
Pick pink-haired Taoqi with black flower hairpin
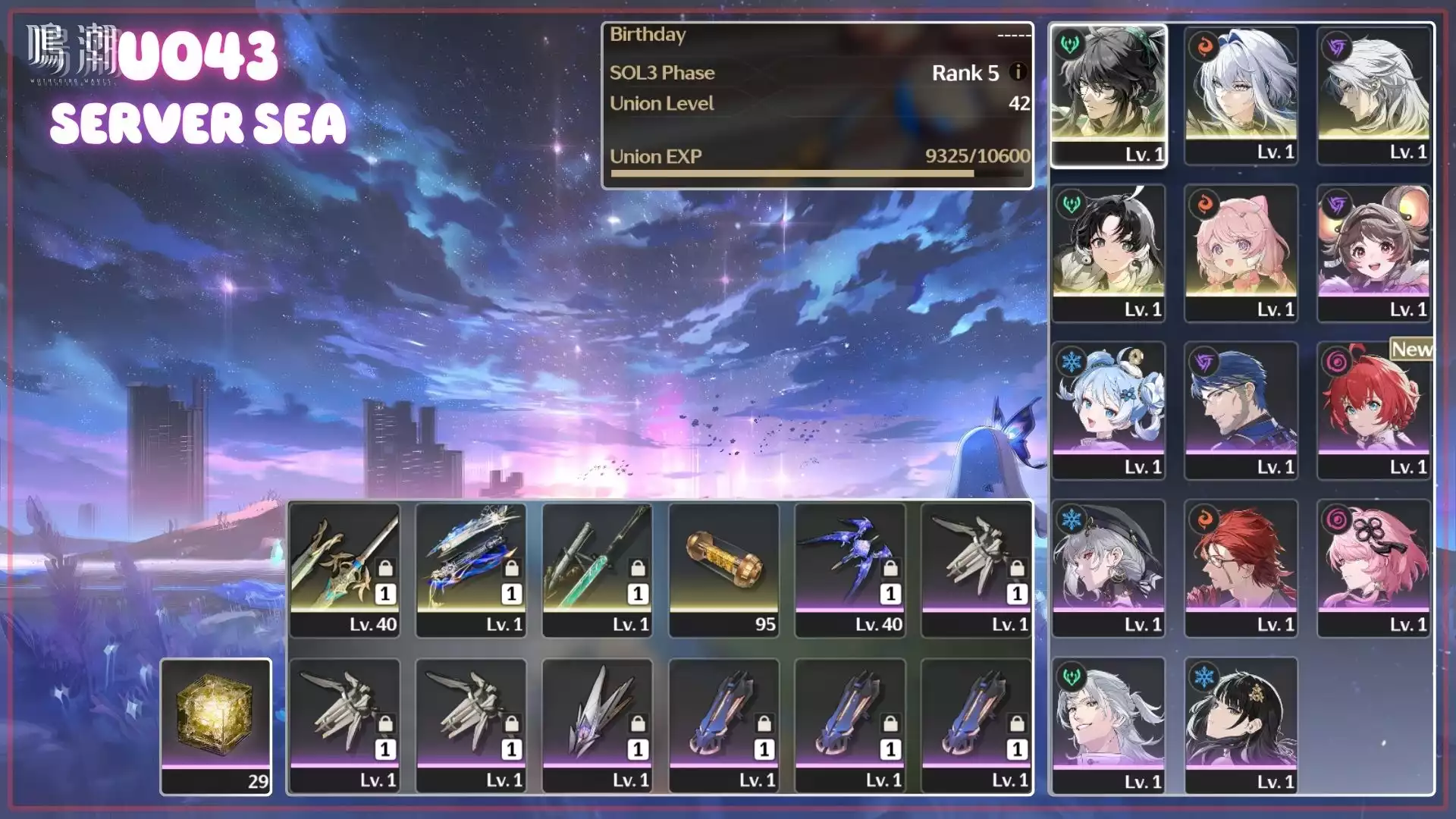point(1373,568)
